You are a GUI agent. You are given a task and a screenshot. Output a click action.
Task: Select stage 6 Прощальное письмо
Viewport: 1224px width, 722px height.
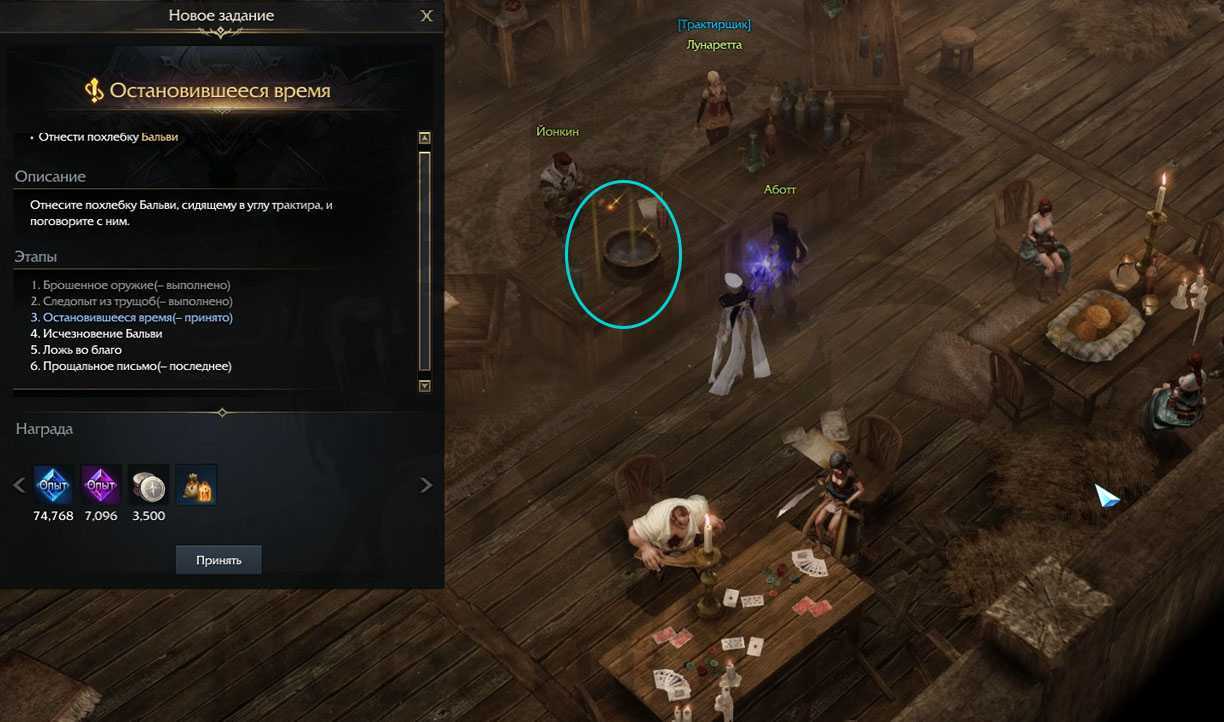pos(131,366)
